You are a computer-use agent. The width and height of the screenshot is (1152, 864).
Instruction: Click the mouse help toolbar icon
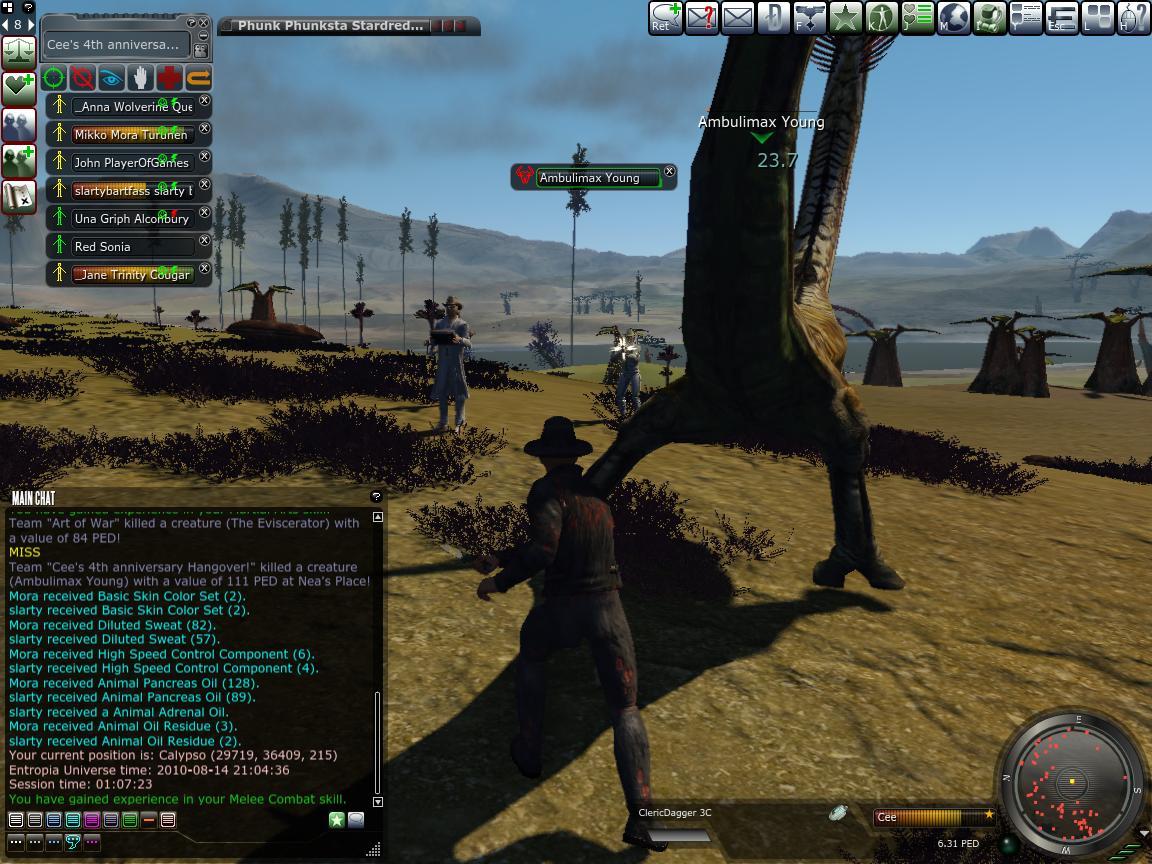point(1133,18)
